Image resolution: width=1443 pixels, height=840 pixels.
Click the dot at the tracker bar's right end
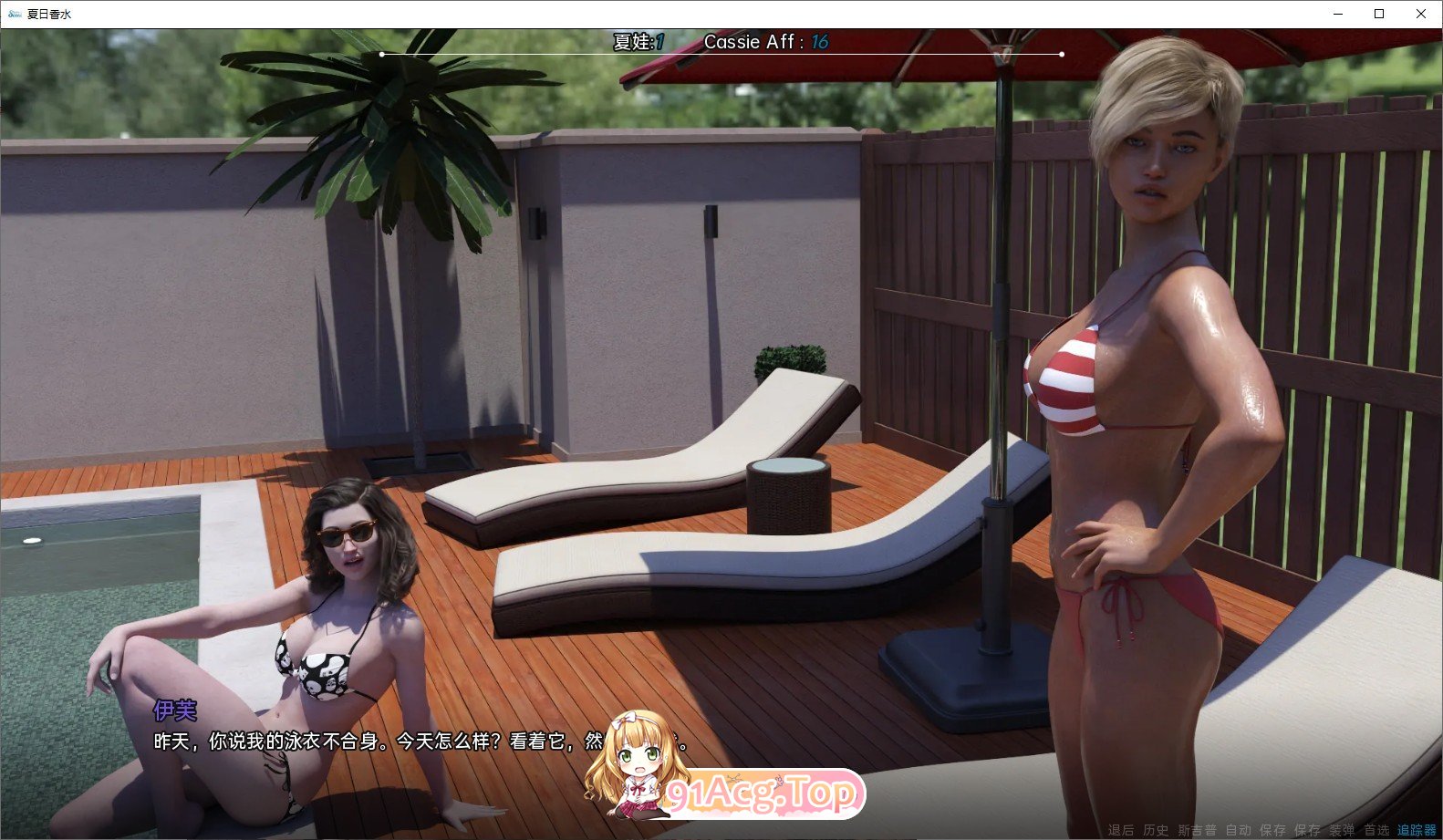(1061, 53)
